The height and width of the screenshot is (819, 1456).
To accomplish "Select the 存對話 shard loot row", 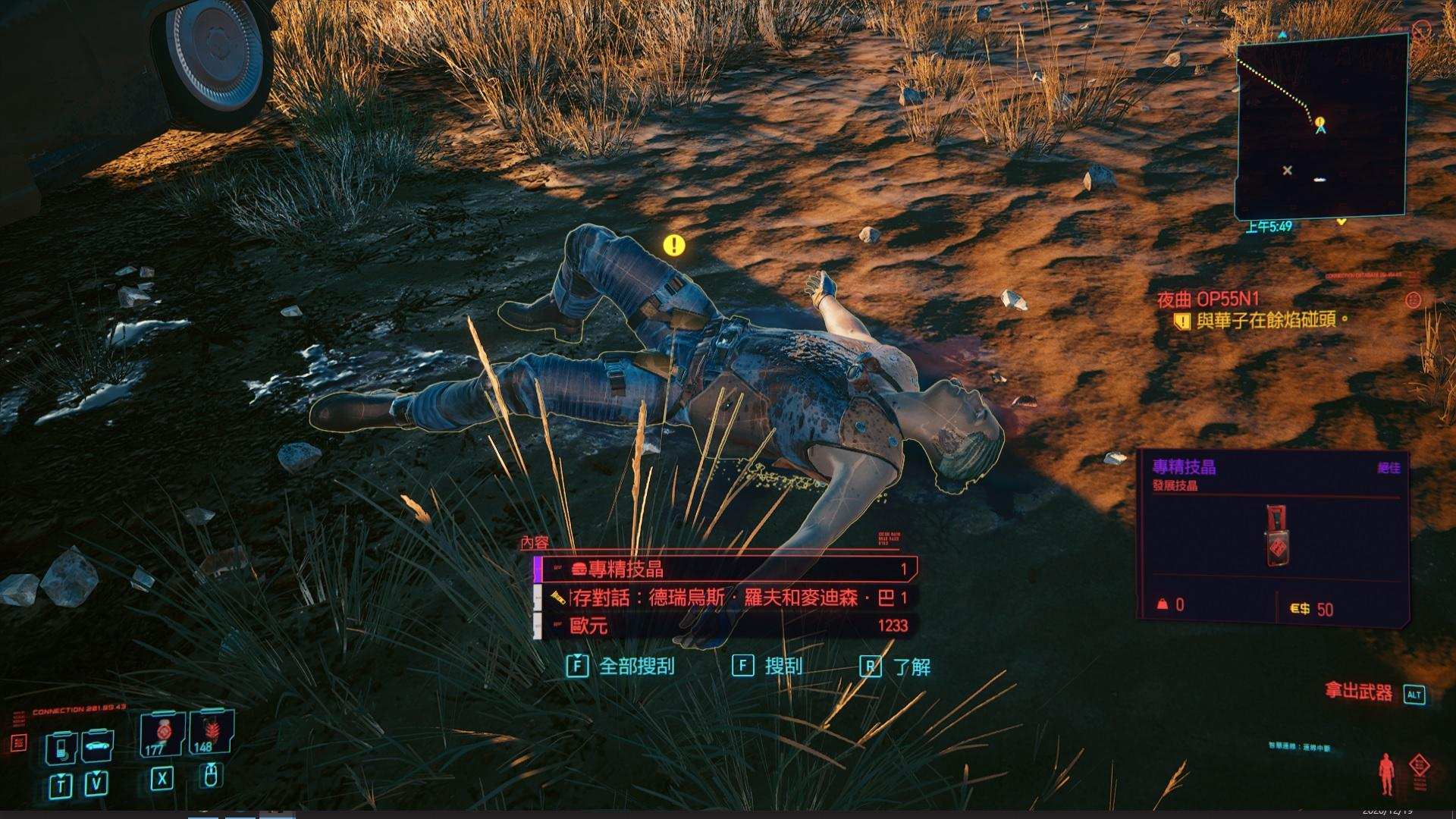I will pyautogui.click(x=725, y=598).
